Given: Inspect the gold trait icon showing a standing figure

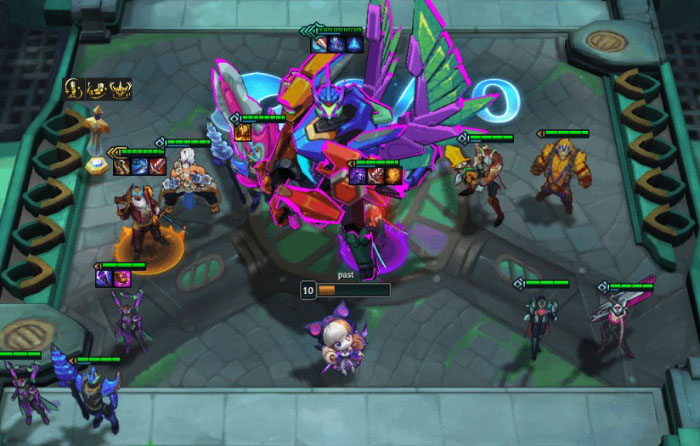Looking at the screenshot, I should coord(73,87).
